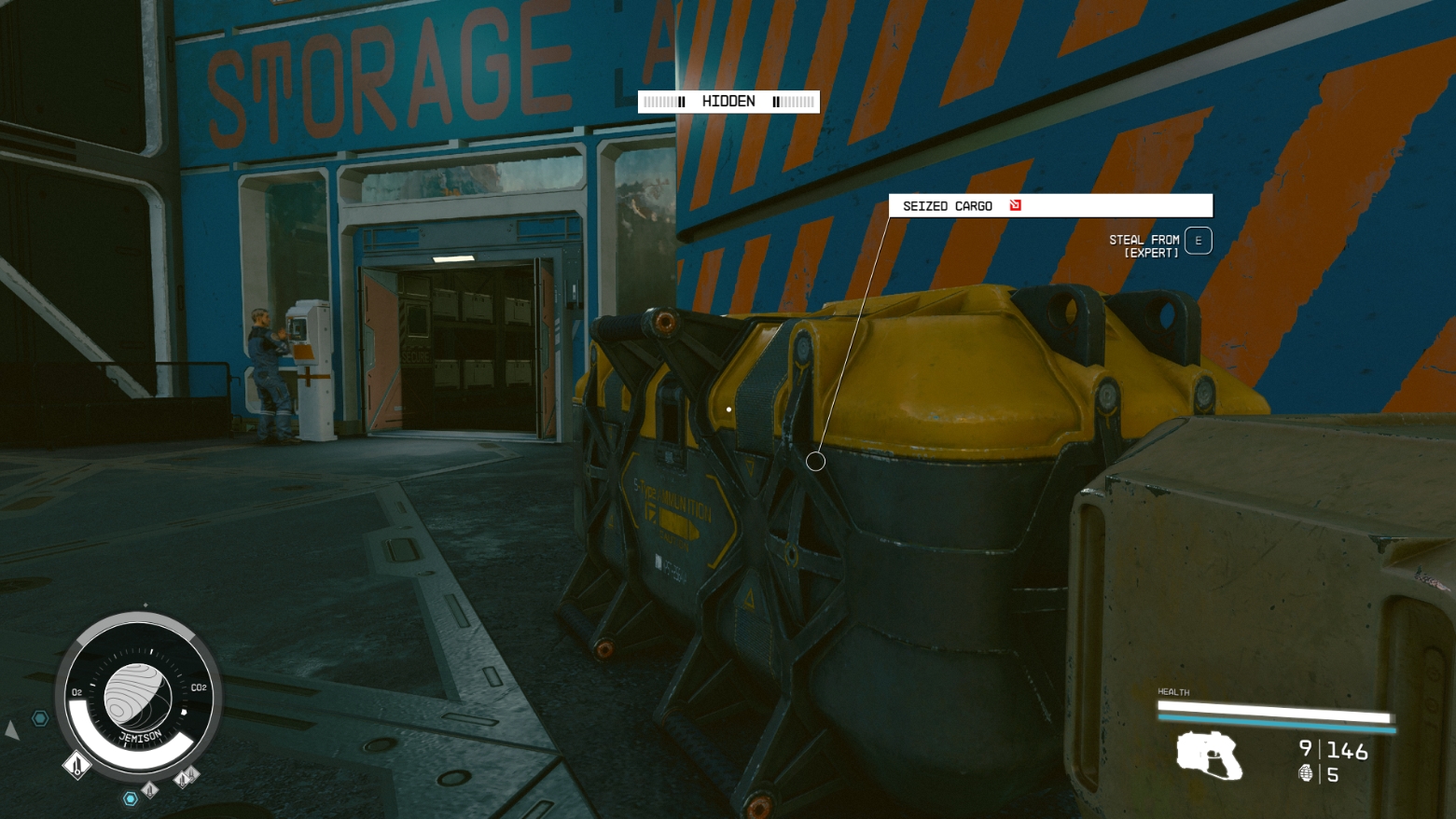Click the grenade icon beside the ammo

pos(1306,773)
